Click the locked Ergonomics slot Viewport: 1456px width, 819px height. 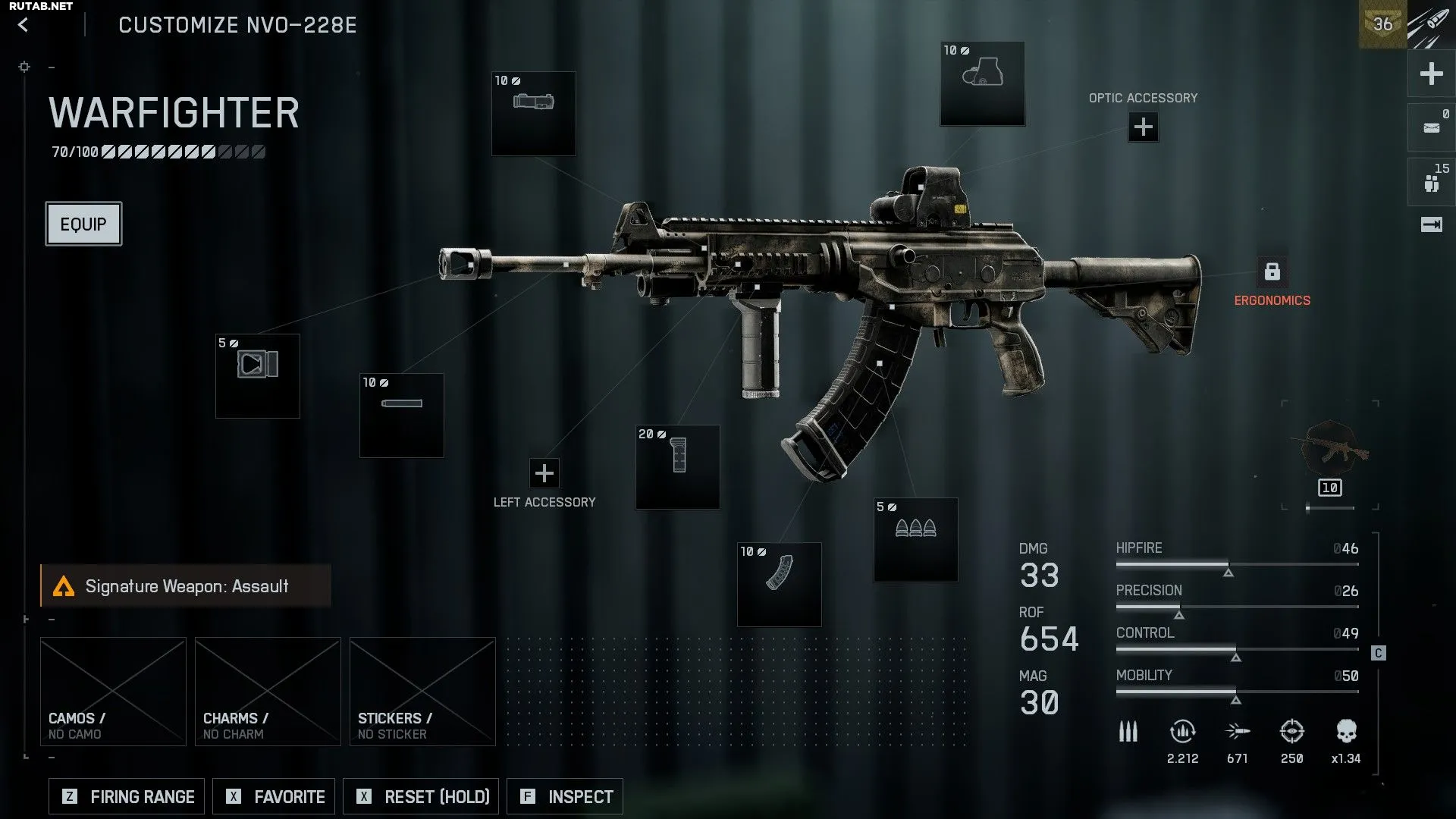coord(1272,271)
